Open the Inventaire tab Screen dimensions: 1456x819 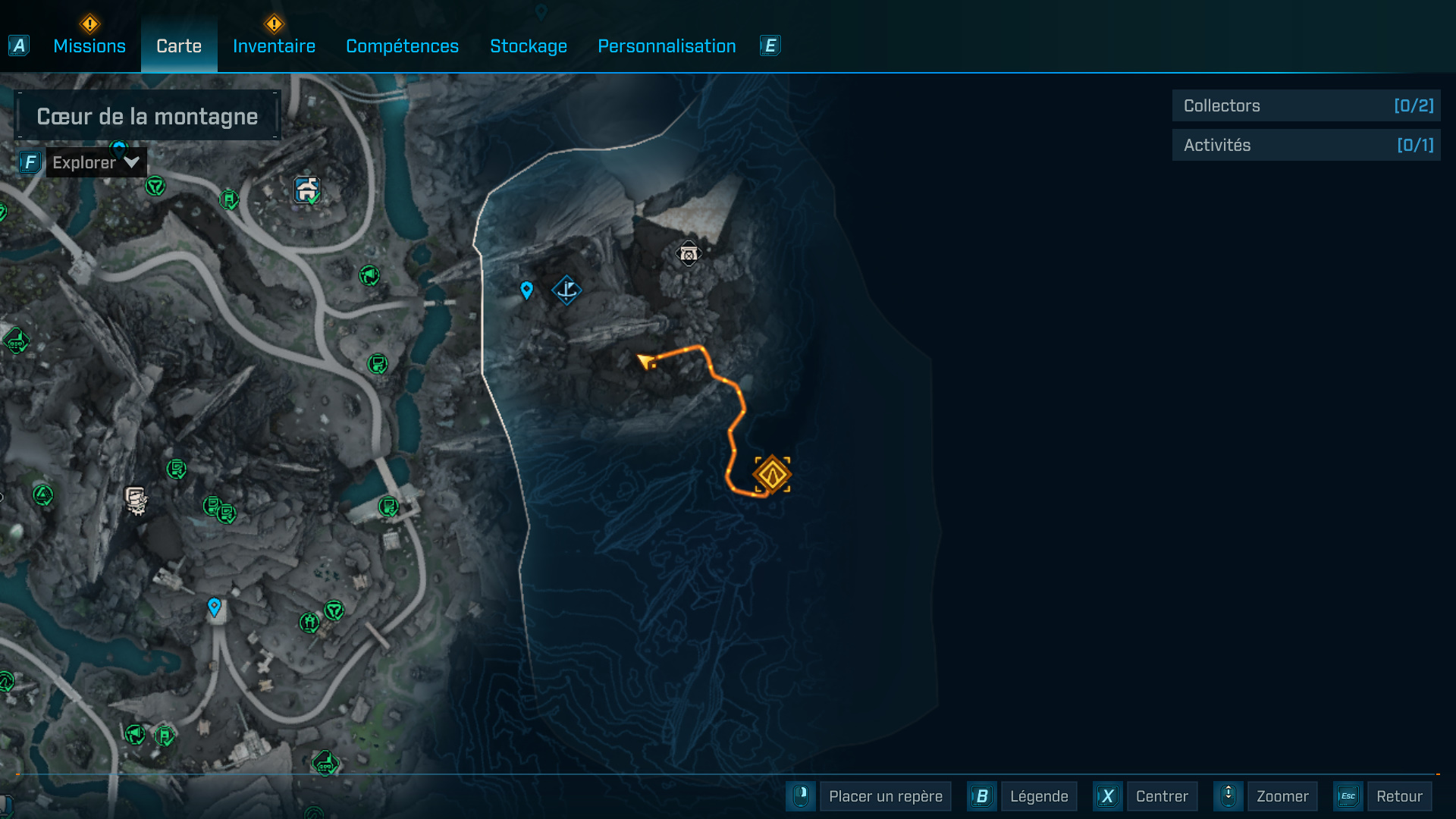pyautogui.click(x=274, y=46)
